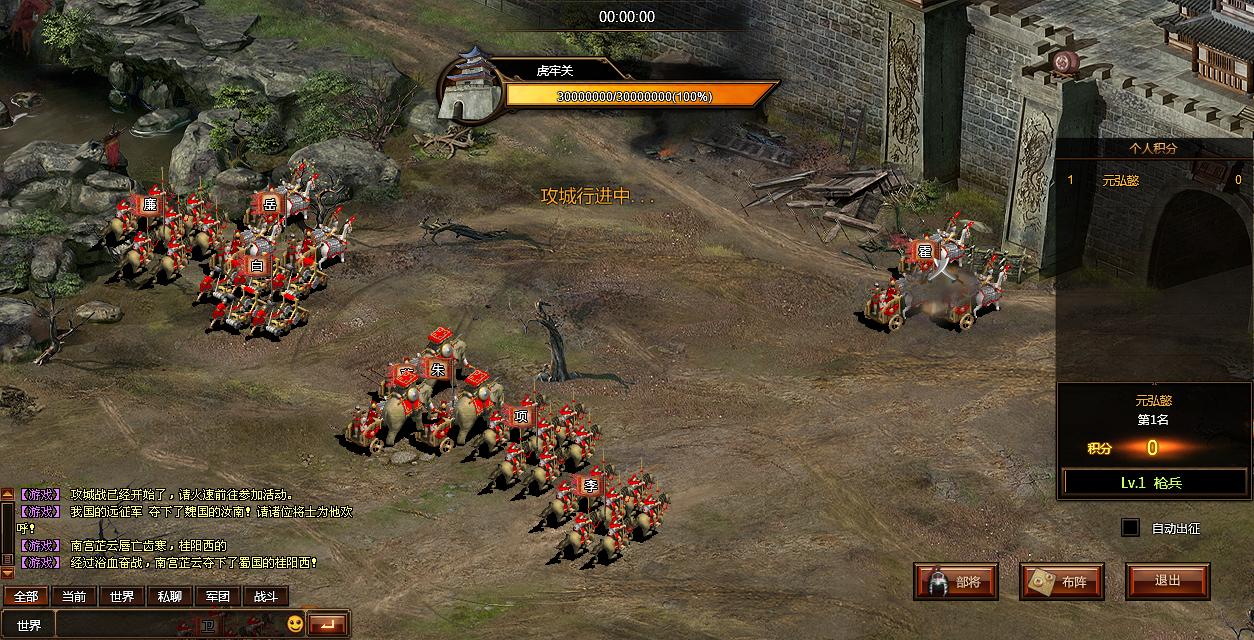The height and width of the screenshot is (640, 1254).
Task: Click the 退出 exit button
Action: click(x=1167, y=581)
